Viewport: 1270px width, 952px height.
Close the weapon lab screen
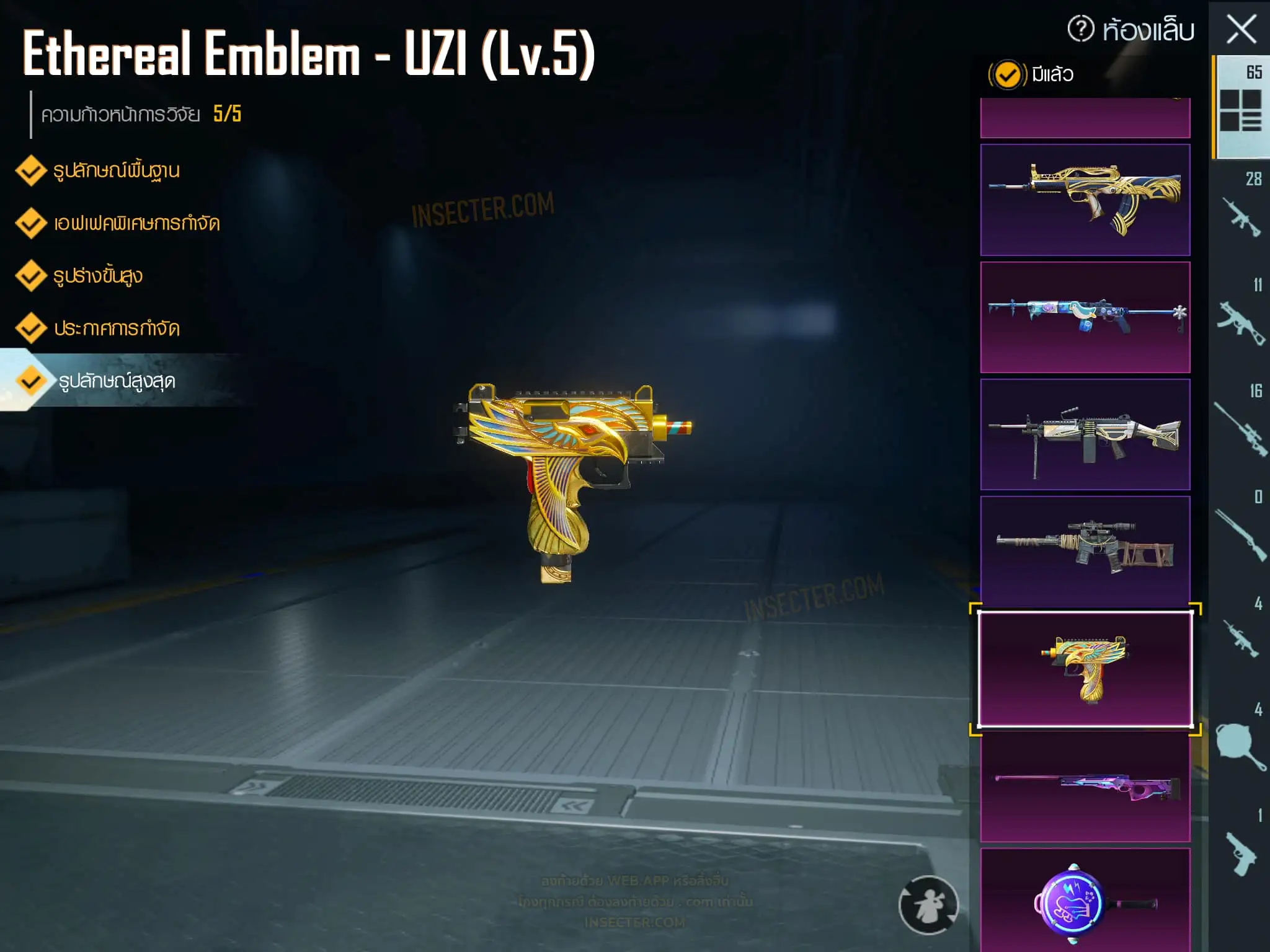1241,30
